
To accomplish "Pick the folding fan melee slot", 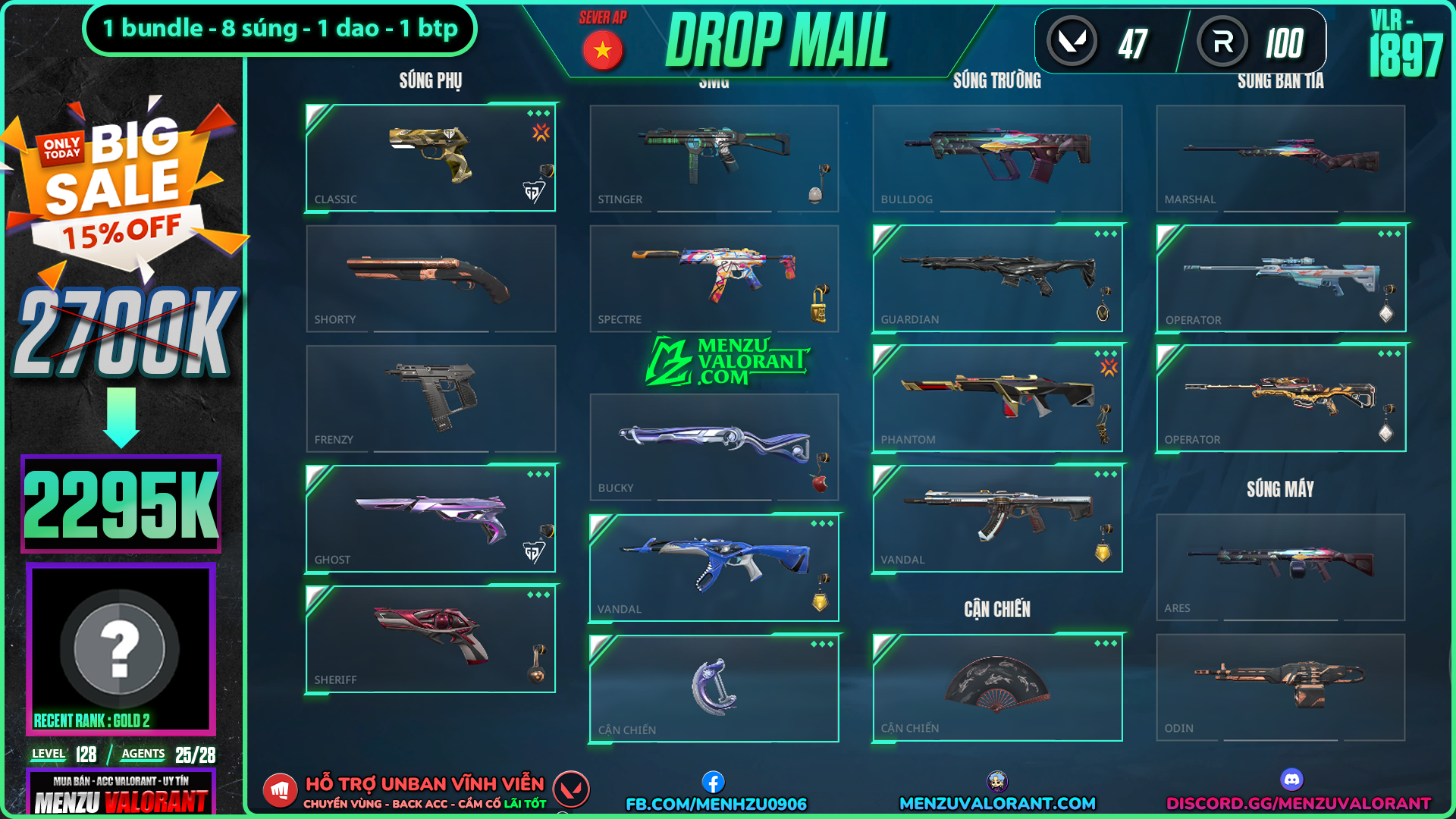I will tap(996, 687).
